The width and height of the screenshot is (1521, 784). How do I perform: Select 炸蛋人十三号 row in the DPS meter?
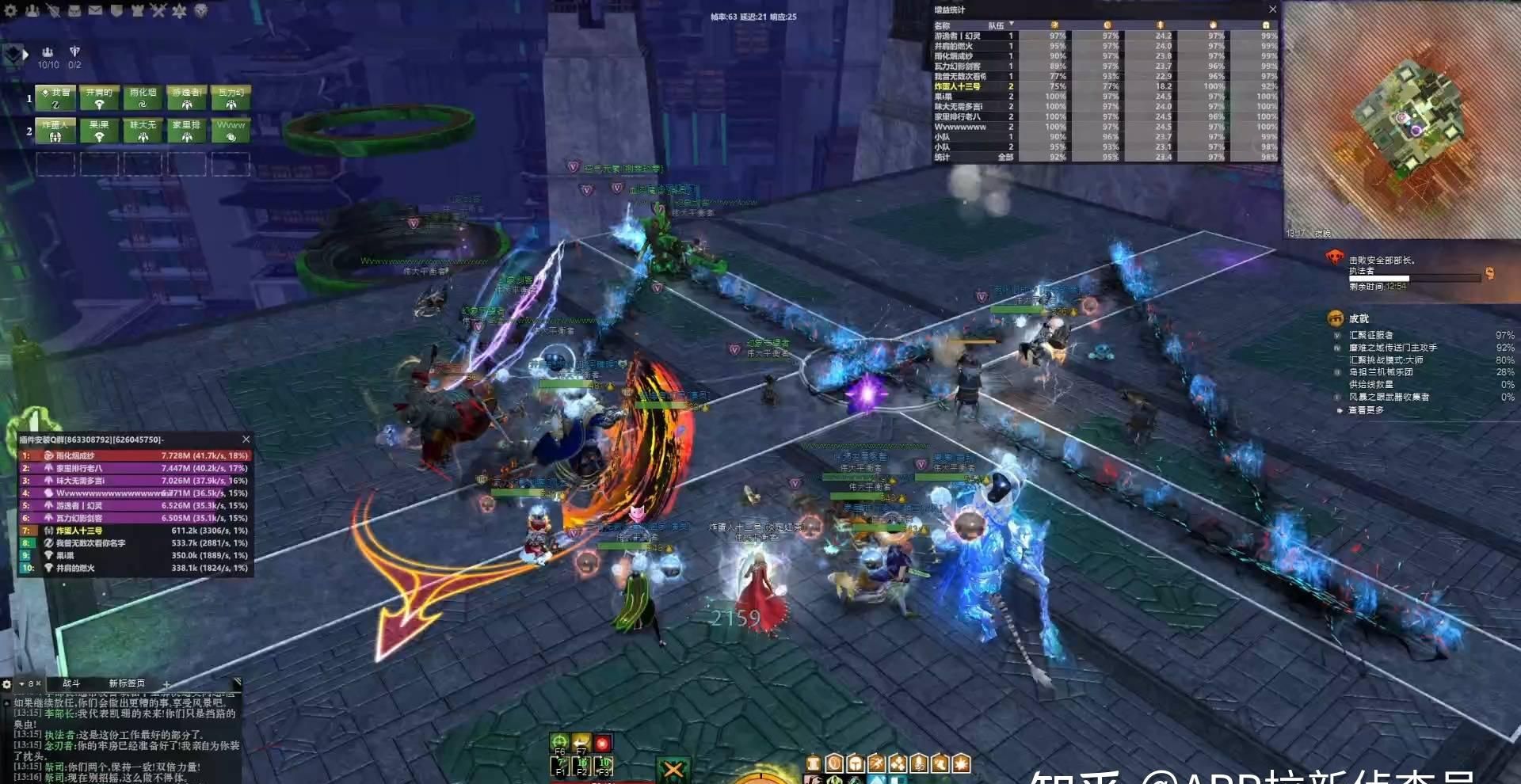[x=135, y=531]
